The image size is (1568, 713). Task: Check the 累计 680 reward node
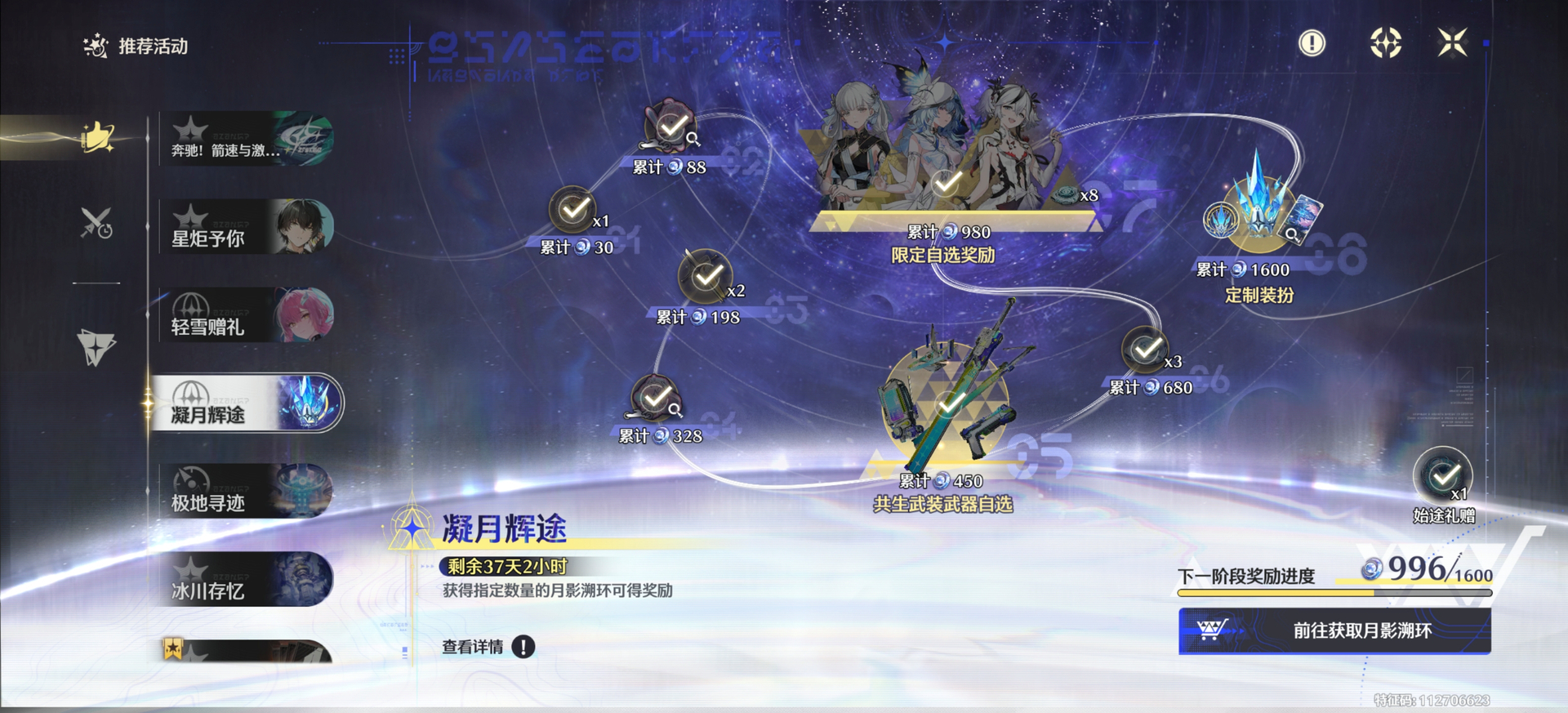coord(1145,350)
